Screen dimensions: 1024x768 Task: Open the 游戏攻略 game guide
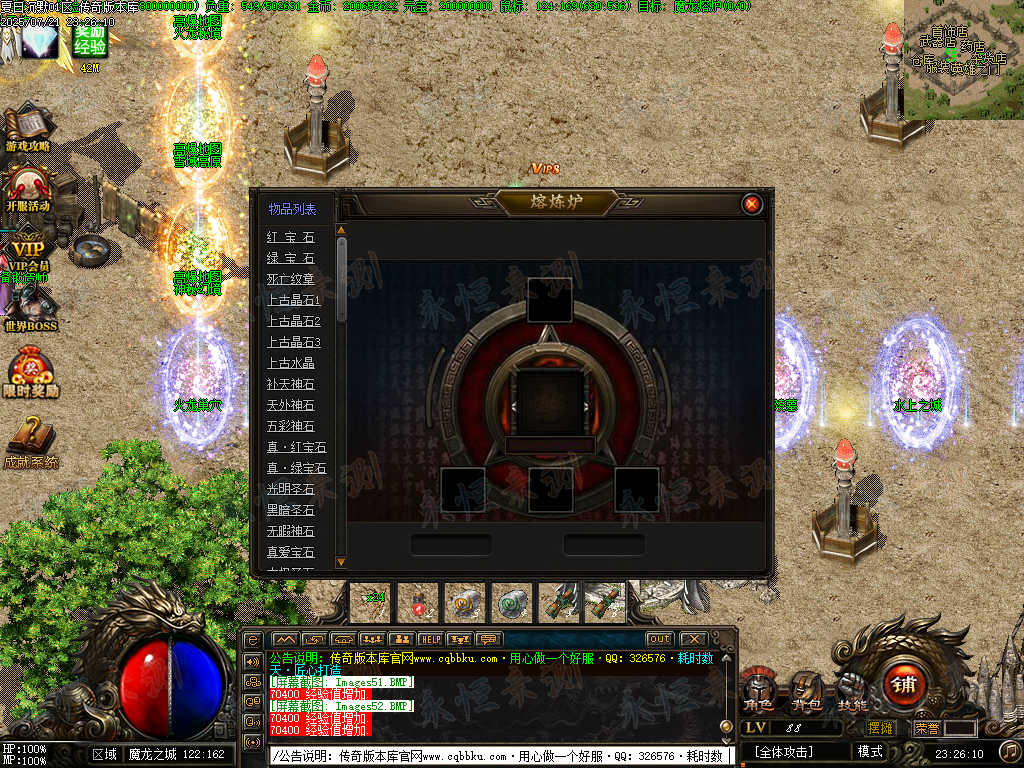click(x=28, y=130)
